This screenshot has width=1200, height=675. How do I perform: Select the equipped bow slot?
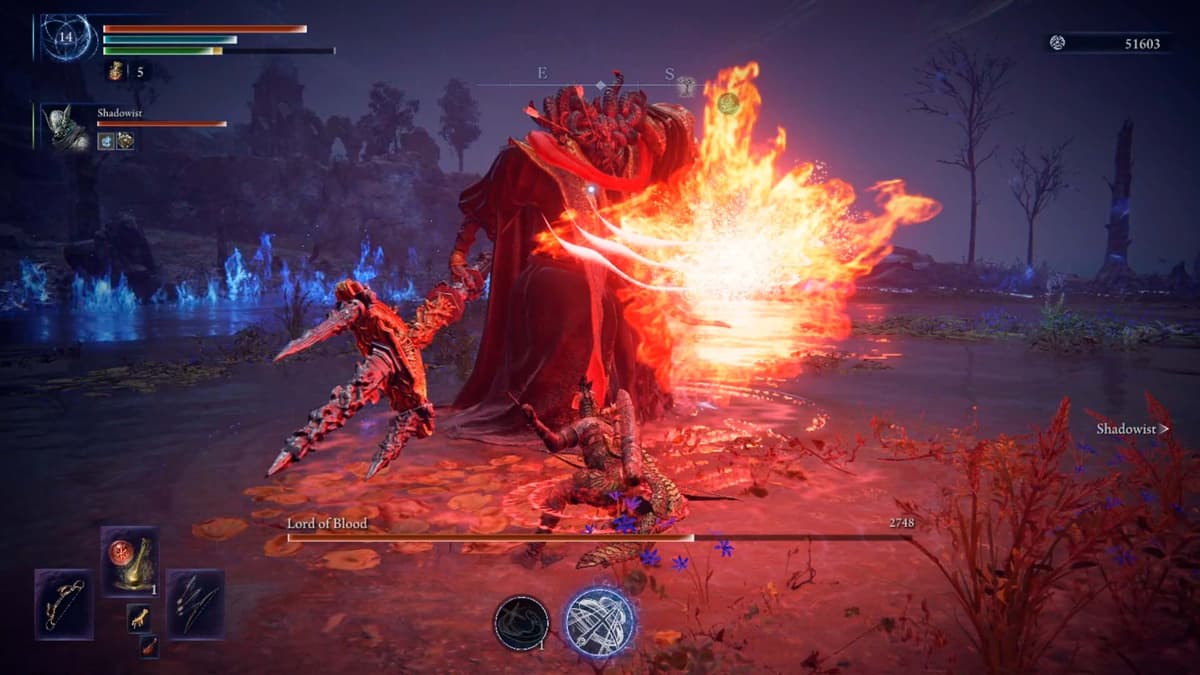point(64,604)
